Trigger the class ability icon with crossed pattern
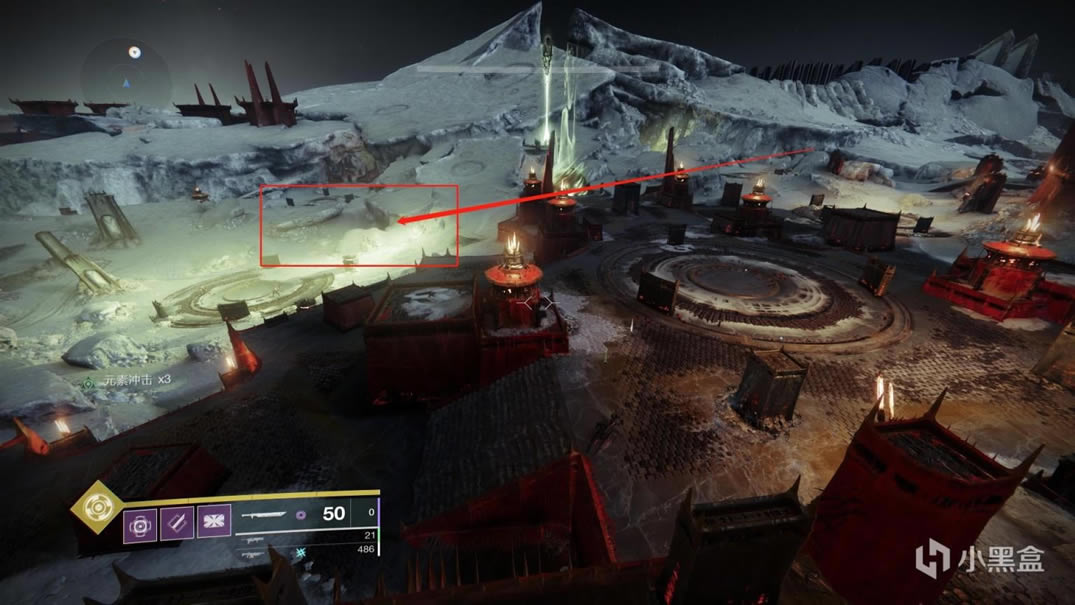1075x605 pixels. tap(214, 523)
